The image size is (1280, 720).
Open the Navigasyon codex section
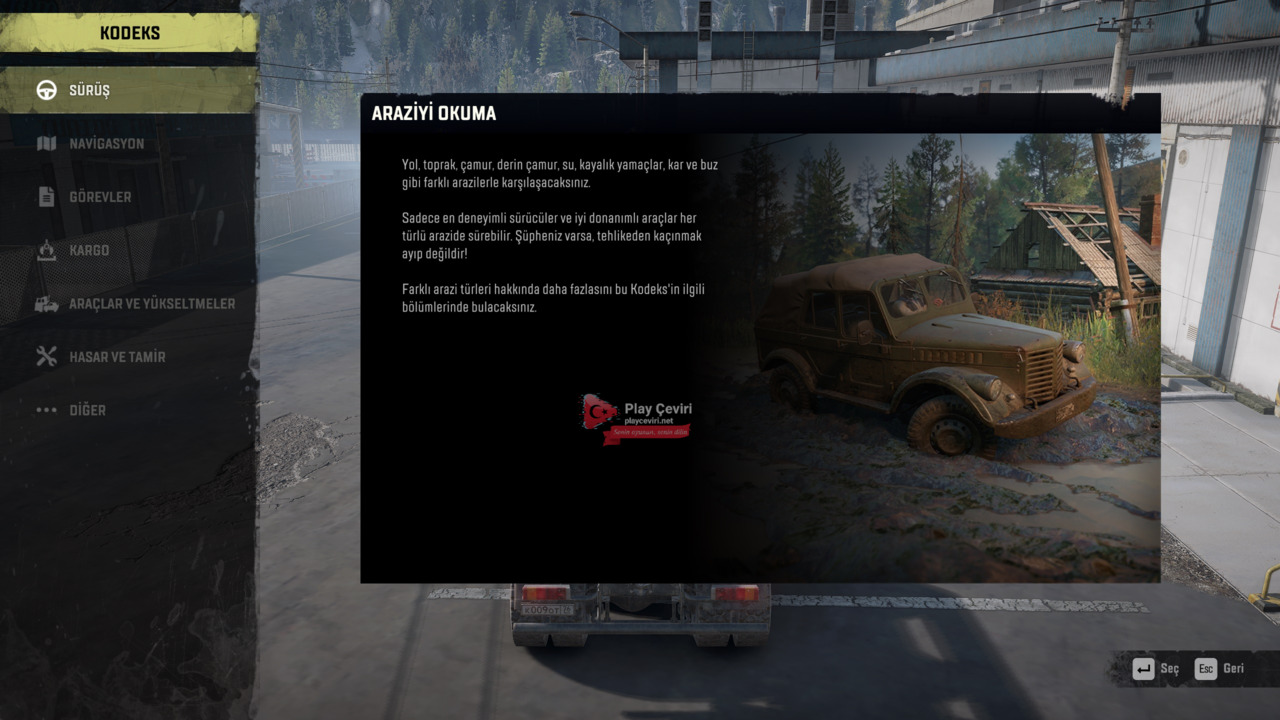(106, 144)
